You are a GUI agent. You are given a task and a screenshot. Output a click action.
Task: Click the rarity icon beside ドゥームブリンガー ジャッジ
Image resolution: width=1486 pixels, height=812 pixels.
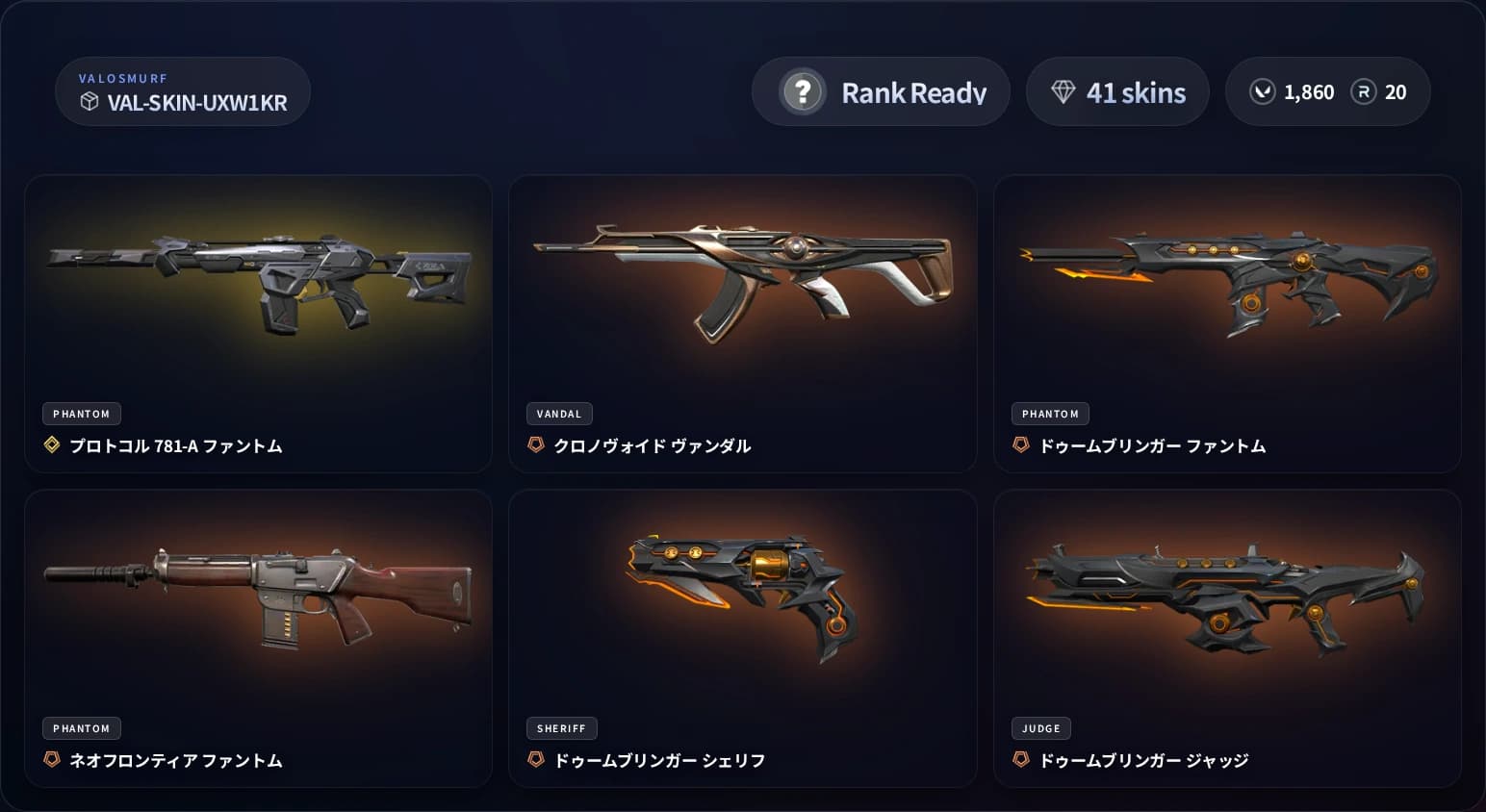click(x=1020, y=759)
